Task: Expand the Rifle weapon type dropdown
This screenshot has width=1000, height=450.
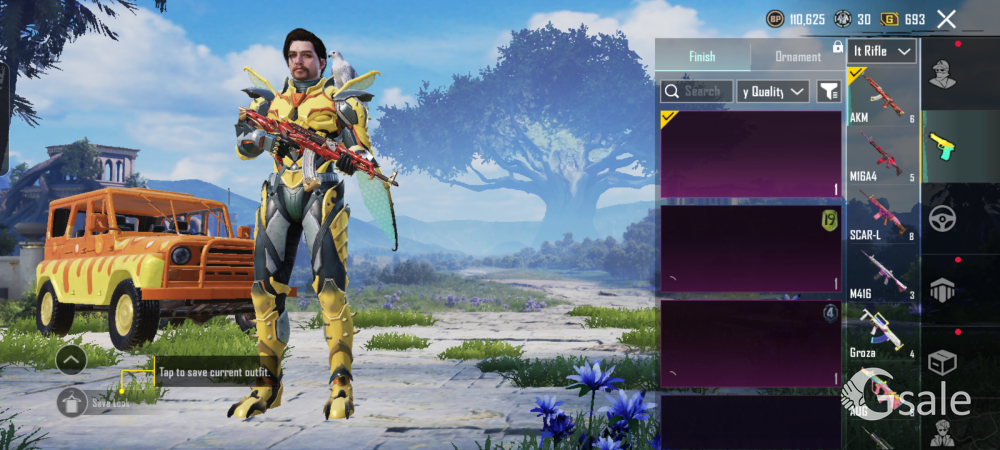Action: [882, 51]
